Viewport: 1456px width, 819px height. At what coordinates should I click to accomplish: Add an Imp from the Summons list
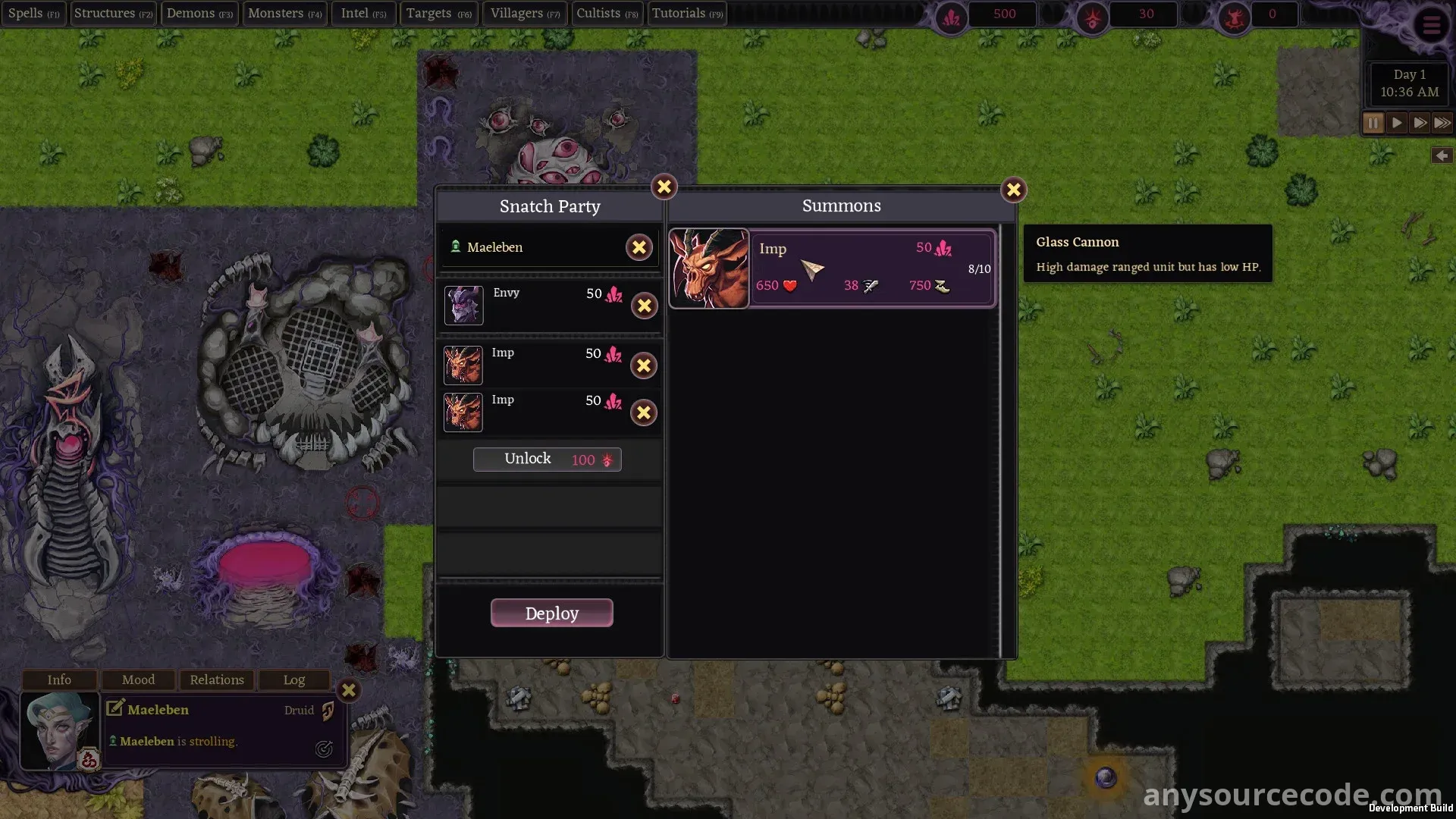click(x=832, y=268)
